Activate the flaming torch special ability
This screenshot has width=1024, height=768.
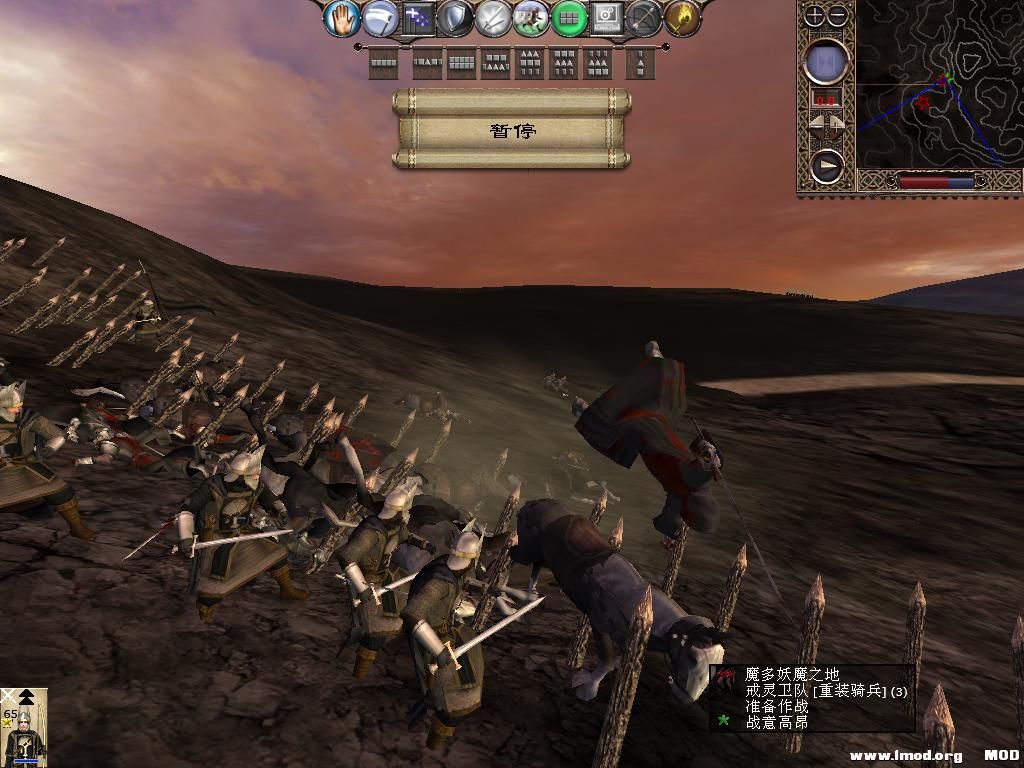click(681, 18)
